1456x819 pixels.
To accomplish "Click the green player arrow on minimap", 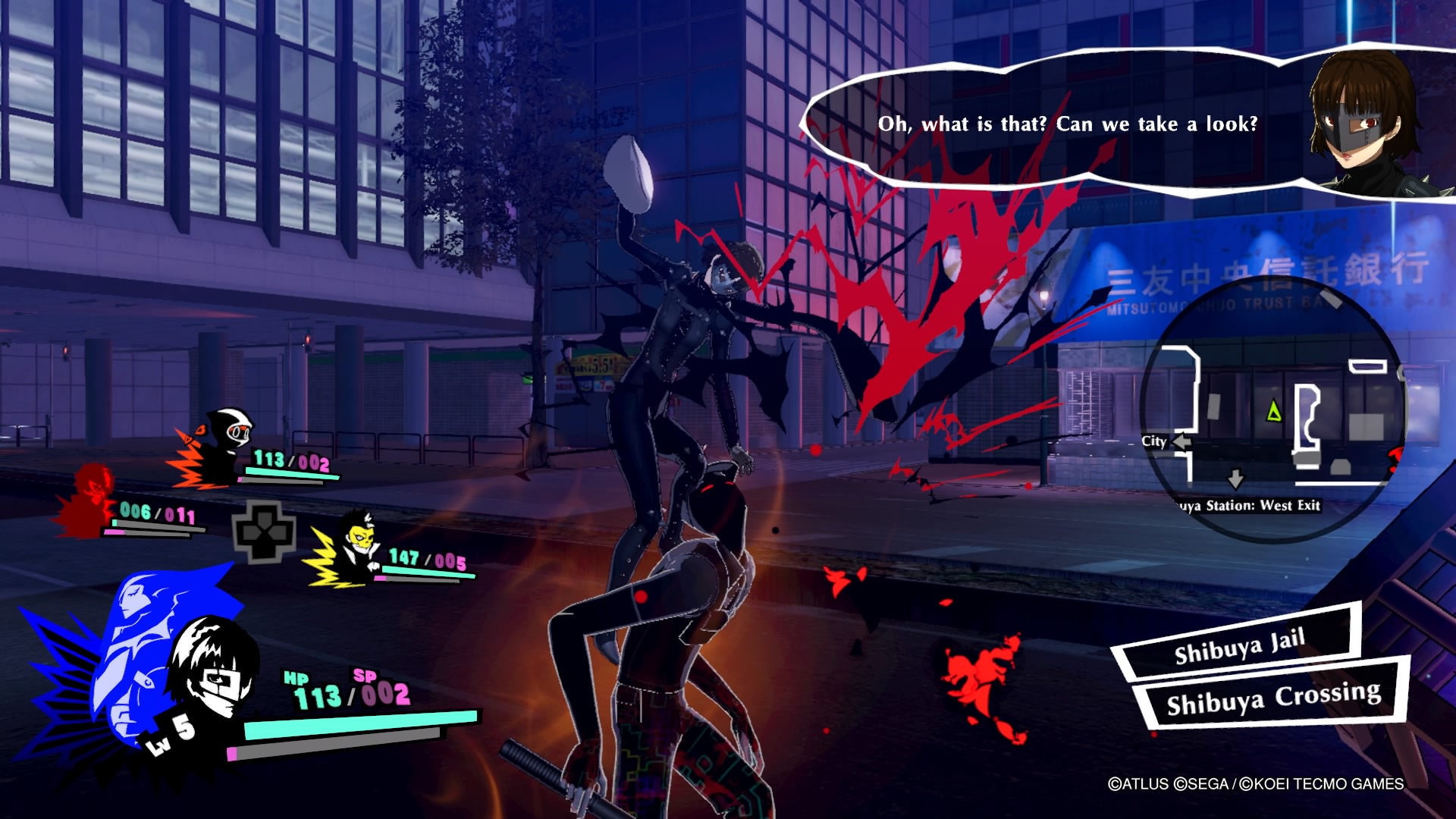I will [1274, 412].
